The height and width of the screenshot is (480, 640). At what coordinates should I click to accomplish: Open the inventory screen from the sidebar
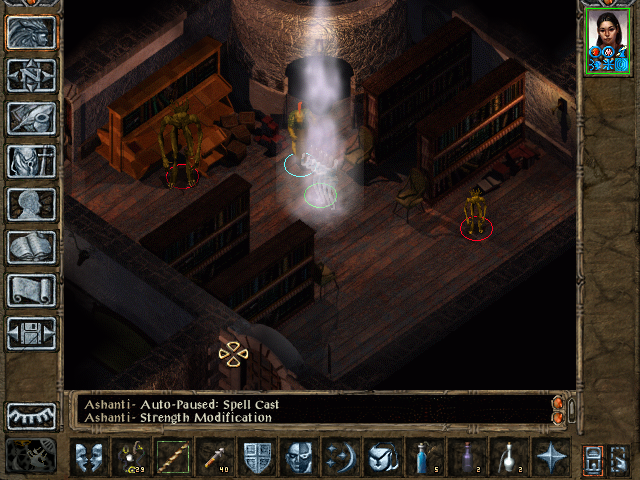(32, 161)
